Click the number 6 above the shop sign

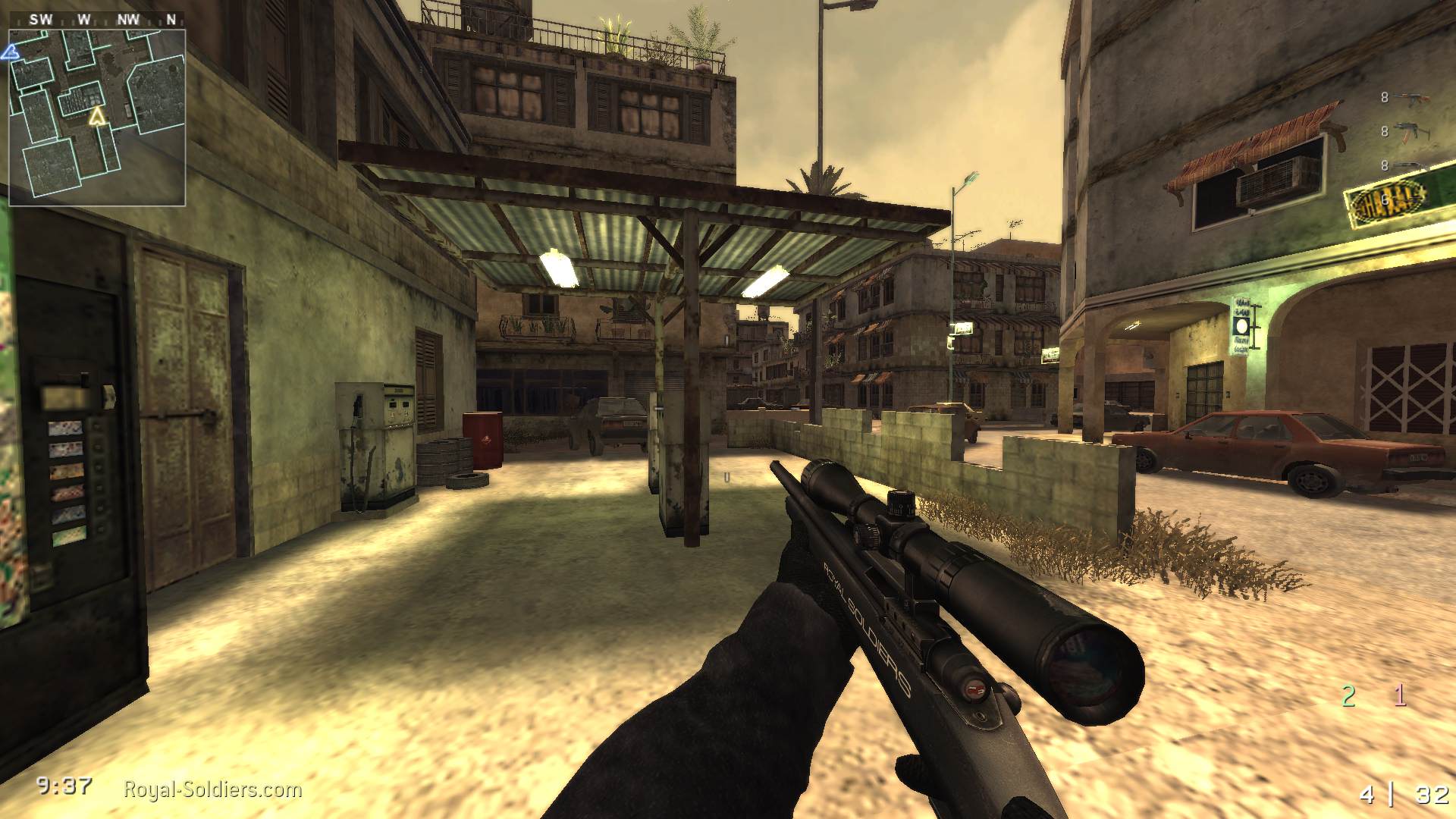pos(1385,199)
